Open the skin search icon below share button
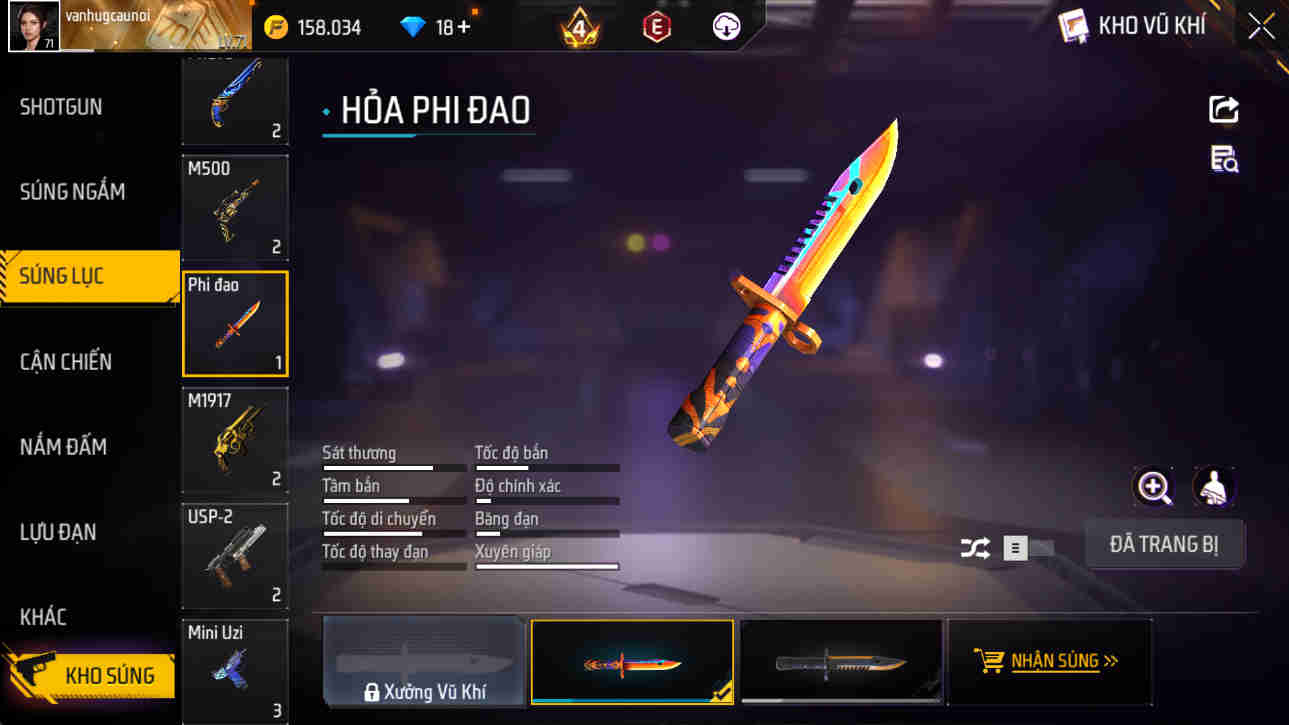Screen dimensions: 1289x725 point(1224,162)
